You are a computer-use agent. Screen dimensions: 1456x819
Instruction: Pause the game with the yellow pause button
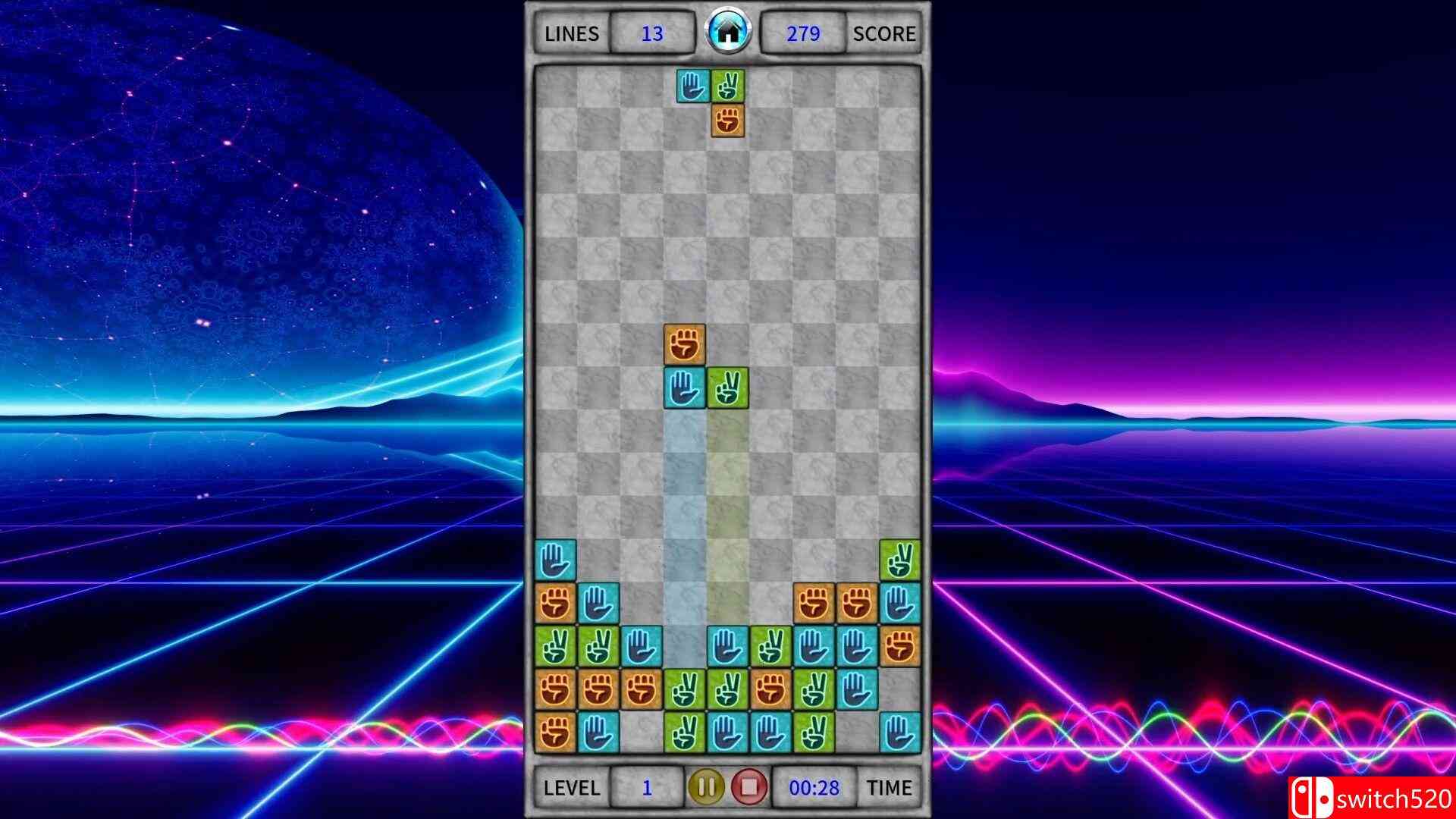click(x=707, y=787)
